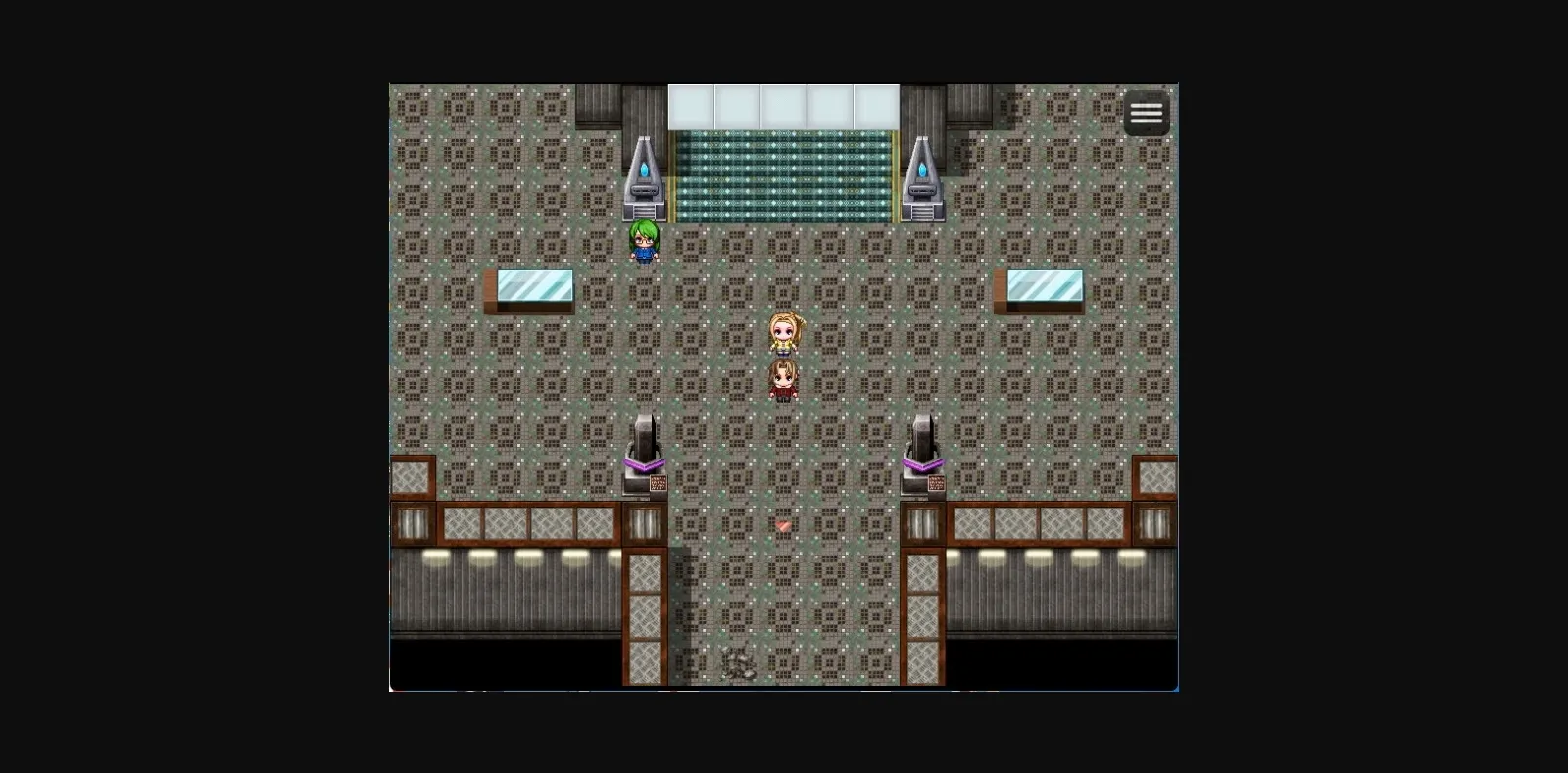
Task: Click the left light-blue wall panel
Action: click(534, 287)
